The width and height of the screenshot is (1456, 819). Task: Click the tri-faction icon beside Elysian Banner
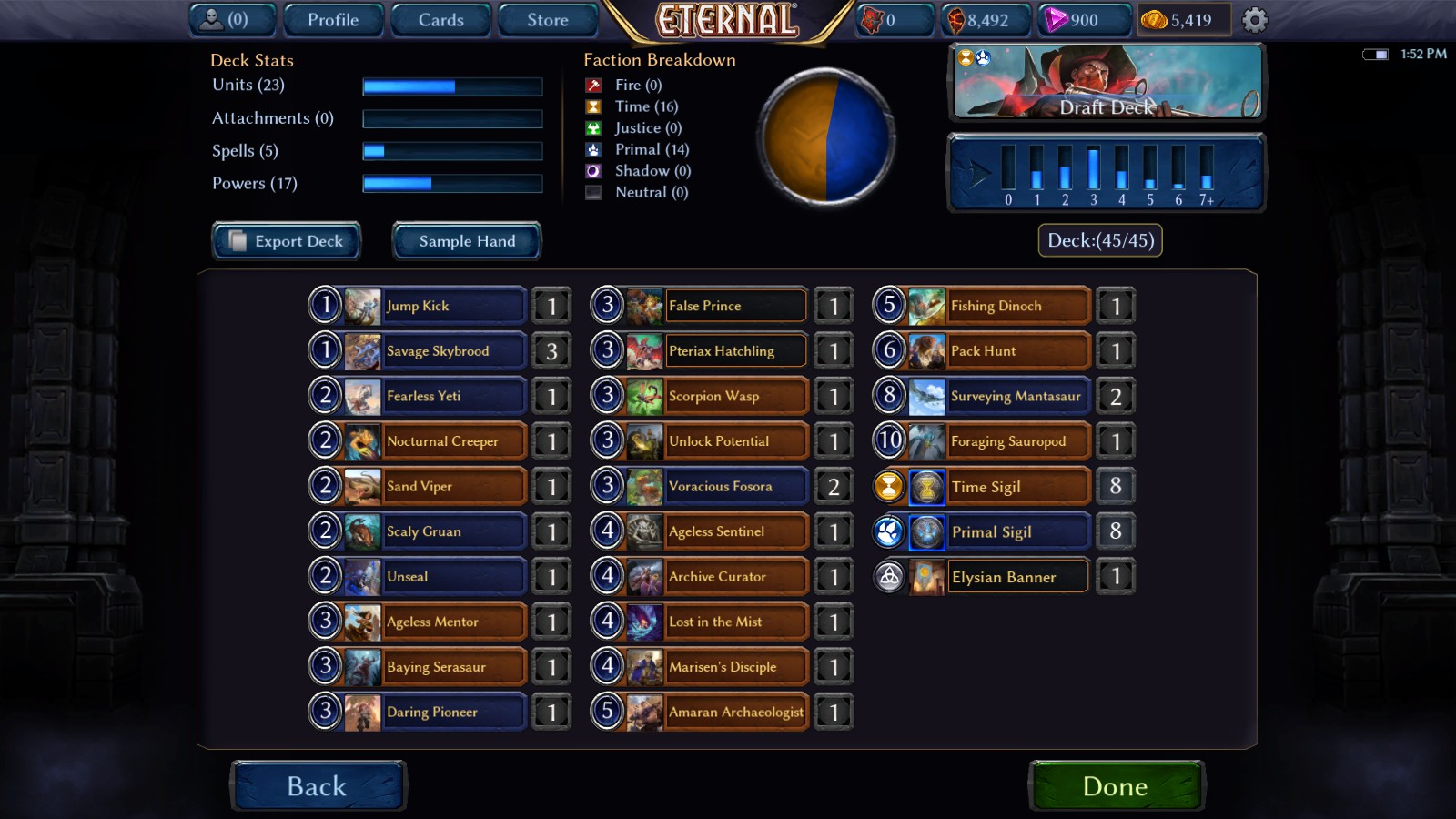tap(889, 576)
